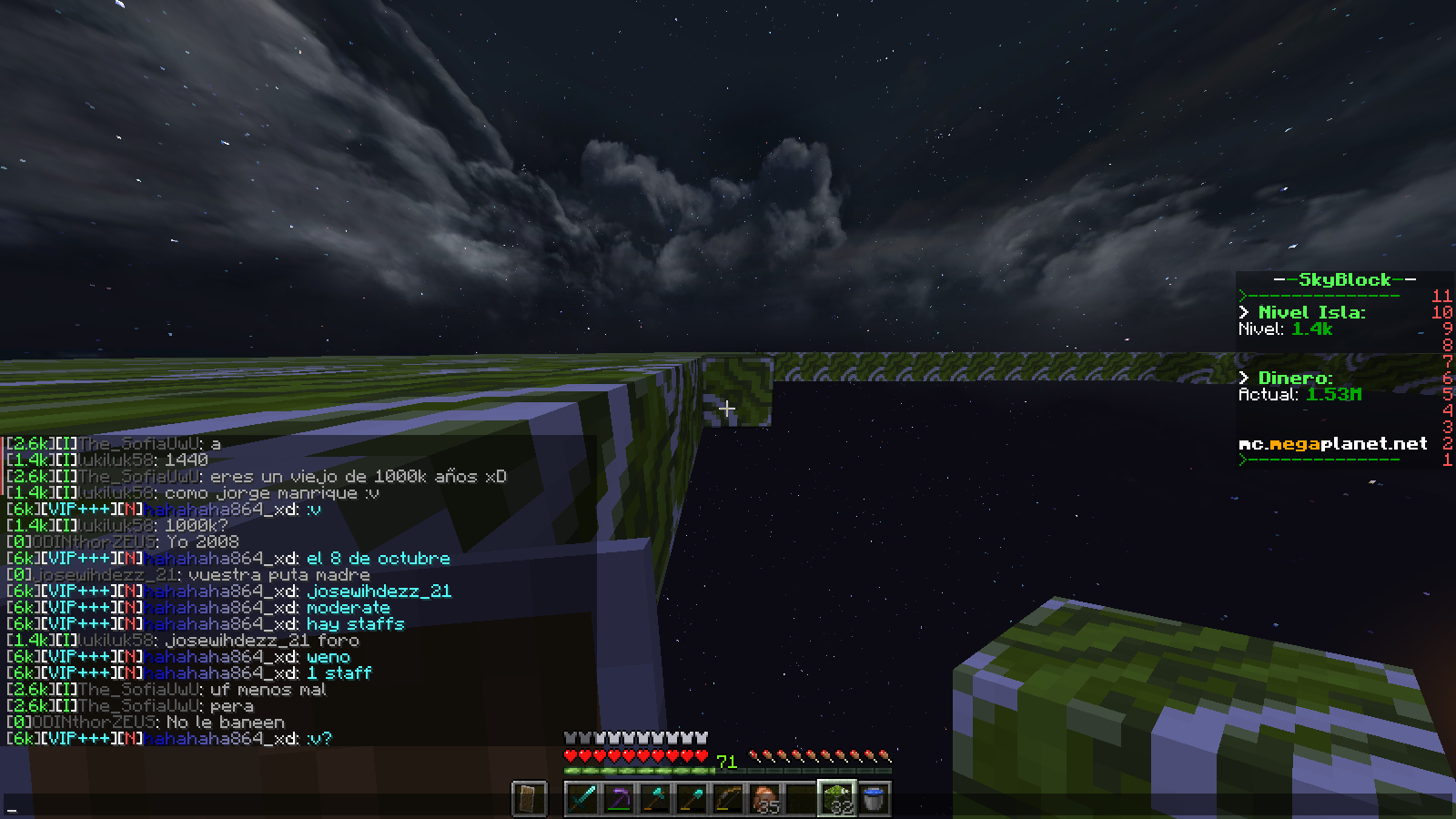Select the diamond shovel slot
1456x819 pixels.
tap(692, 799)
